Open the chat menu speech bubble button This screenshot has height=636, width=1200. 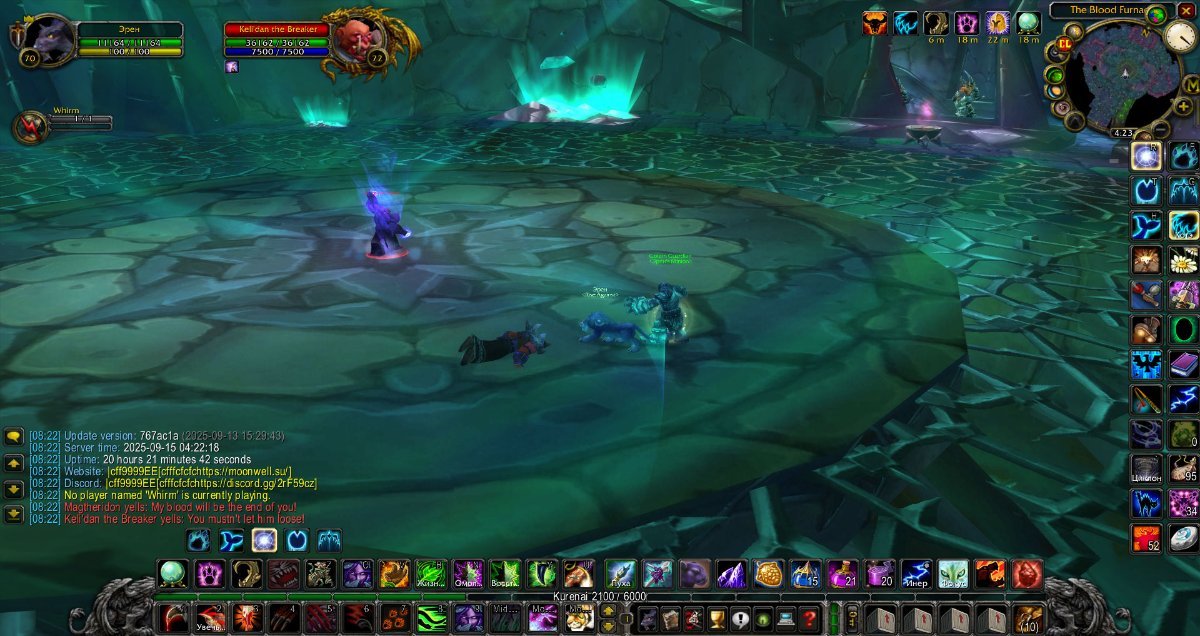click(14, 437)
